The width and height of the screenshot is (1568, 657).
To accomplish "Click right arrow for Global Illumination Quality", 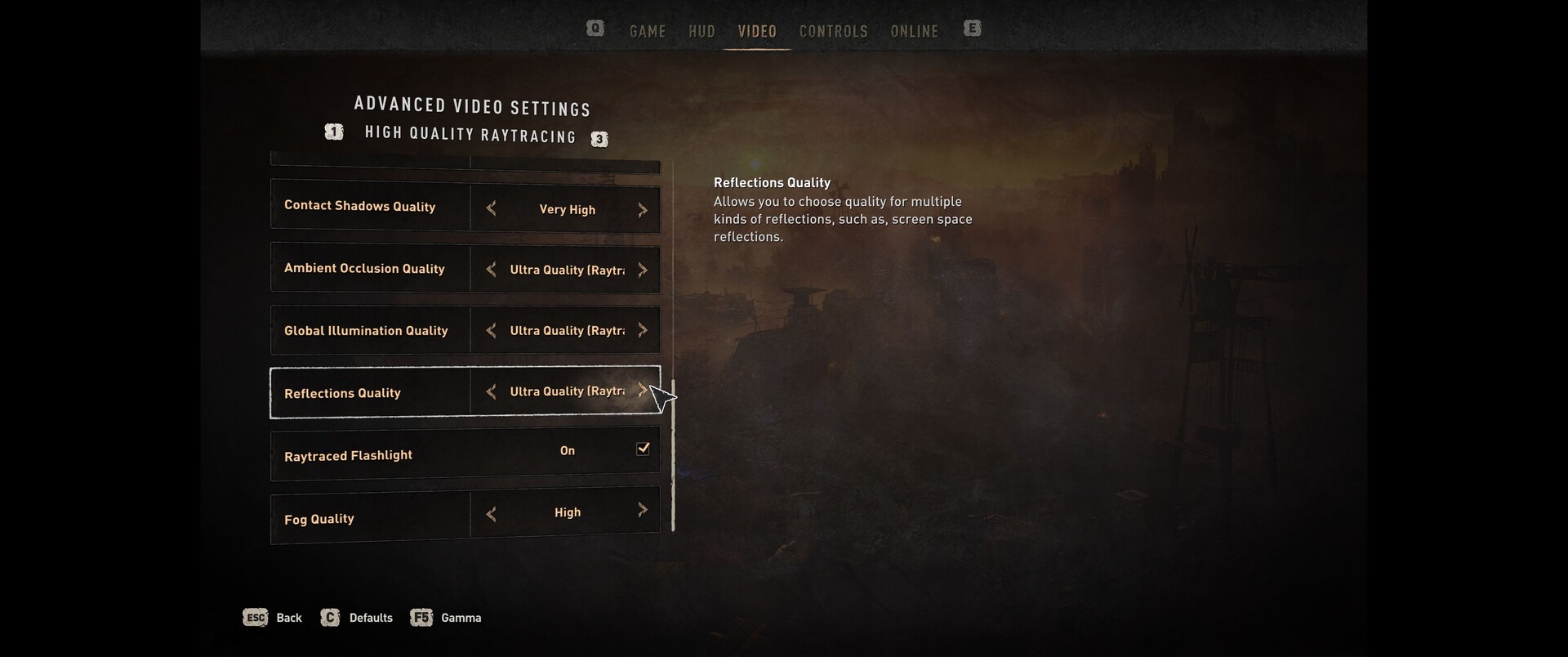I will pos(643,330).
